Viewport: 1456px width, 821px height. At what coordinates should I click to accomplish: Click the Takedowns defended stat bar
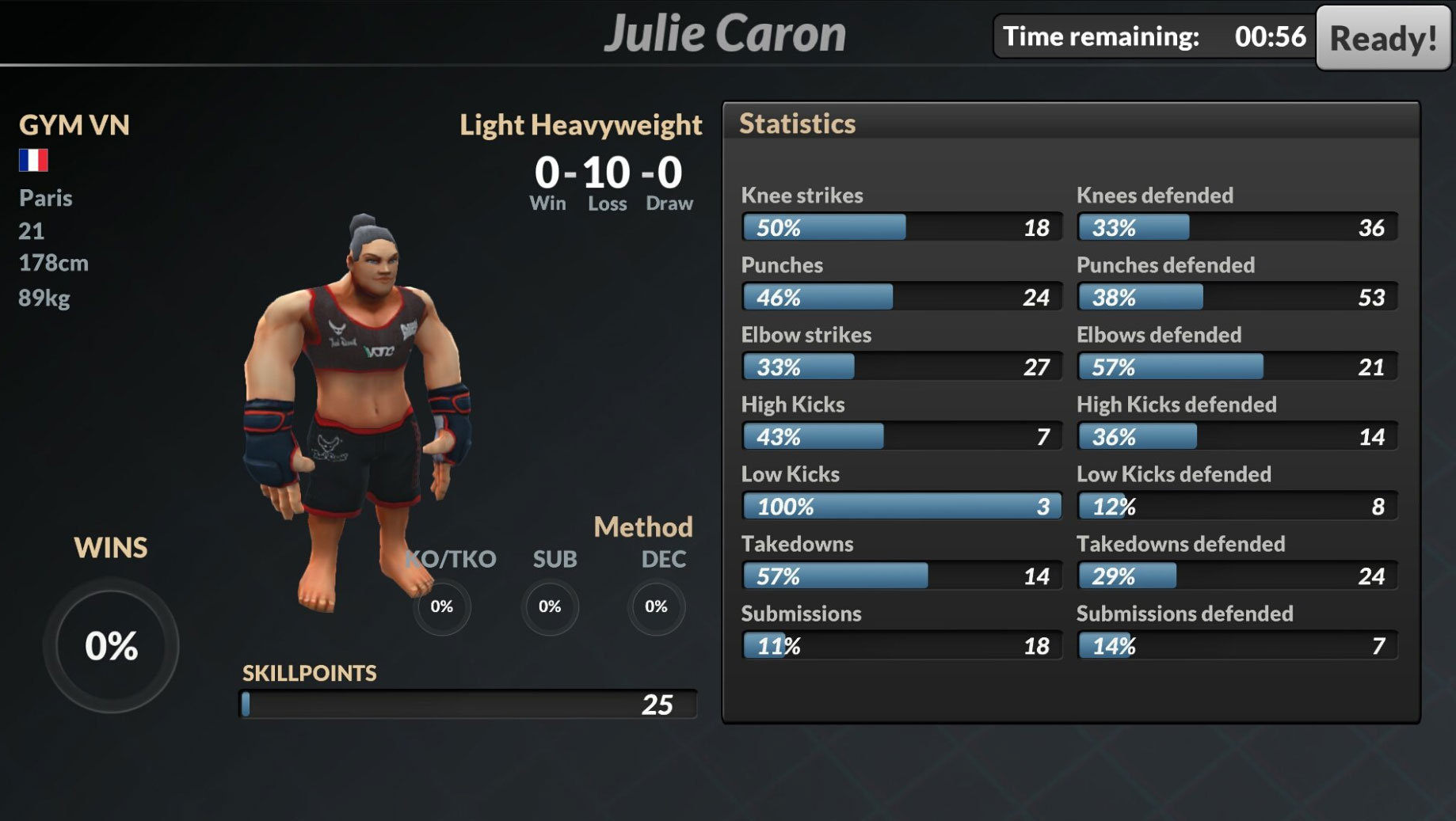[x=1236, y=576]
